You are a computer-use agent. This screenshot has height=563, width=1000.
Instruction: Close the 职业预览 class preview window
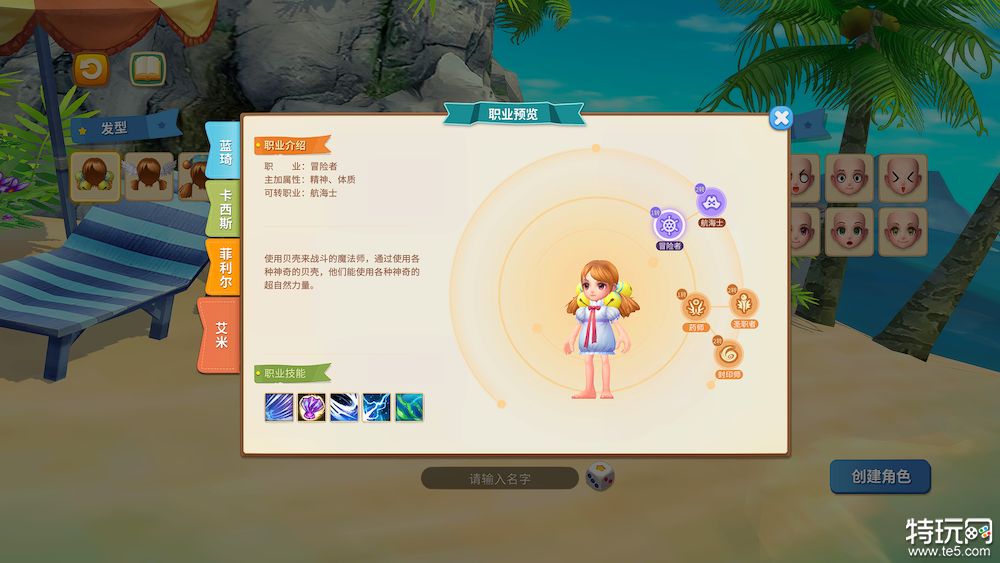(x=781, y=118)
